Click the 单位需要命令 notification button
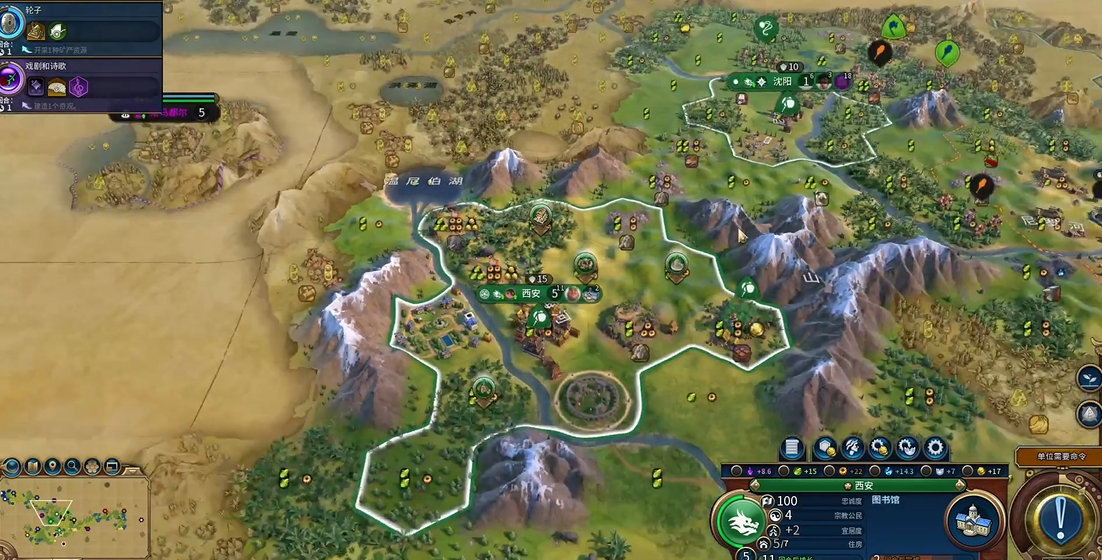 pyautogui.click(x=1057, y=456)
